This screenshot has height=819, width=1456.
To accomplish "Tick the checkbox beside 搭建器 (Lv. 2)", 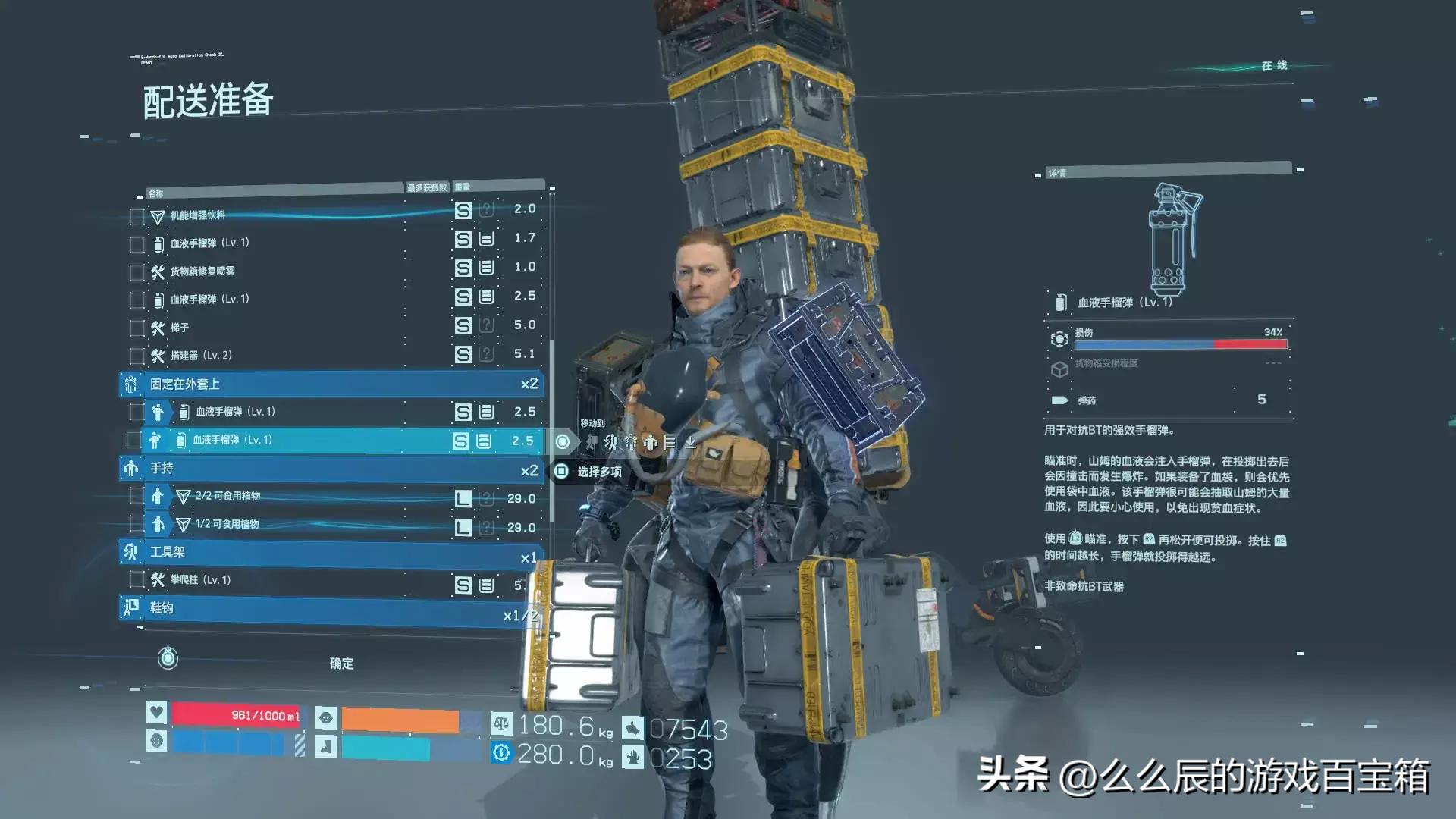I will point(137,356).
